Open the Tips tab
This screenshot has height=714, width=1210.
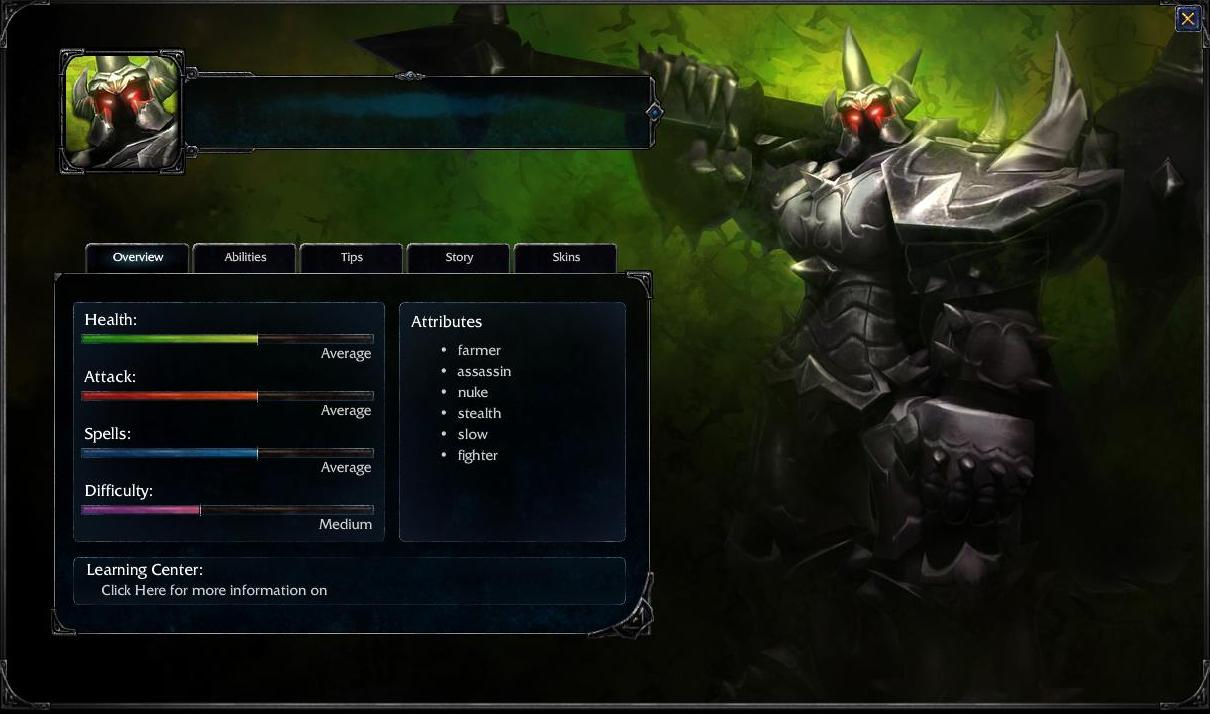tap(351, 257)
